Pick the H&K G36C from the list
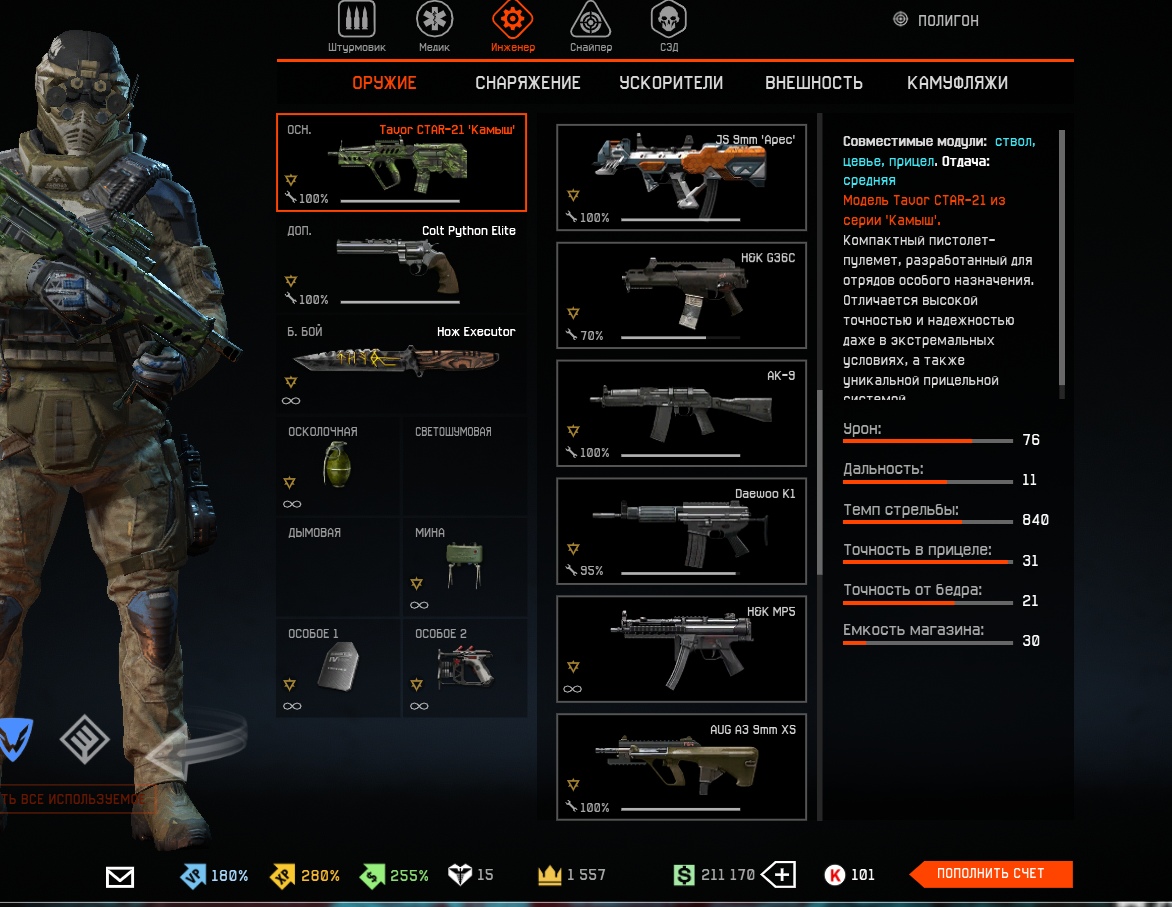This screenshot has height=907, width=1172. click(681, 295)
